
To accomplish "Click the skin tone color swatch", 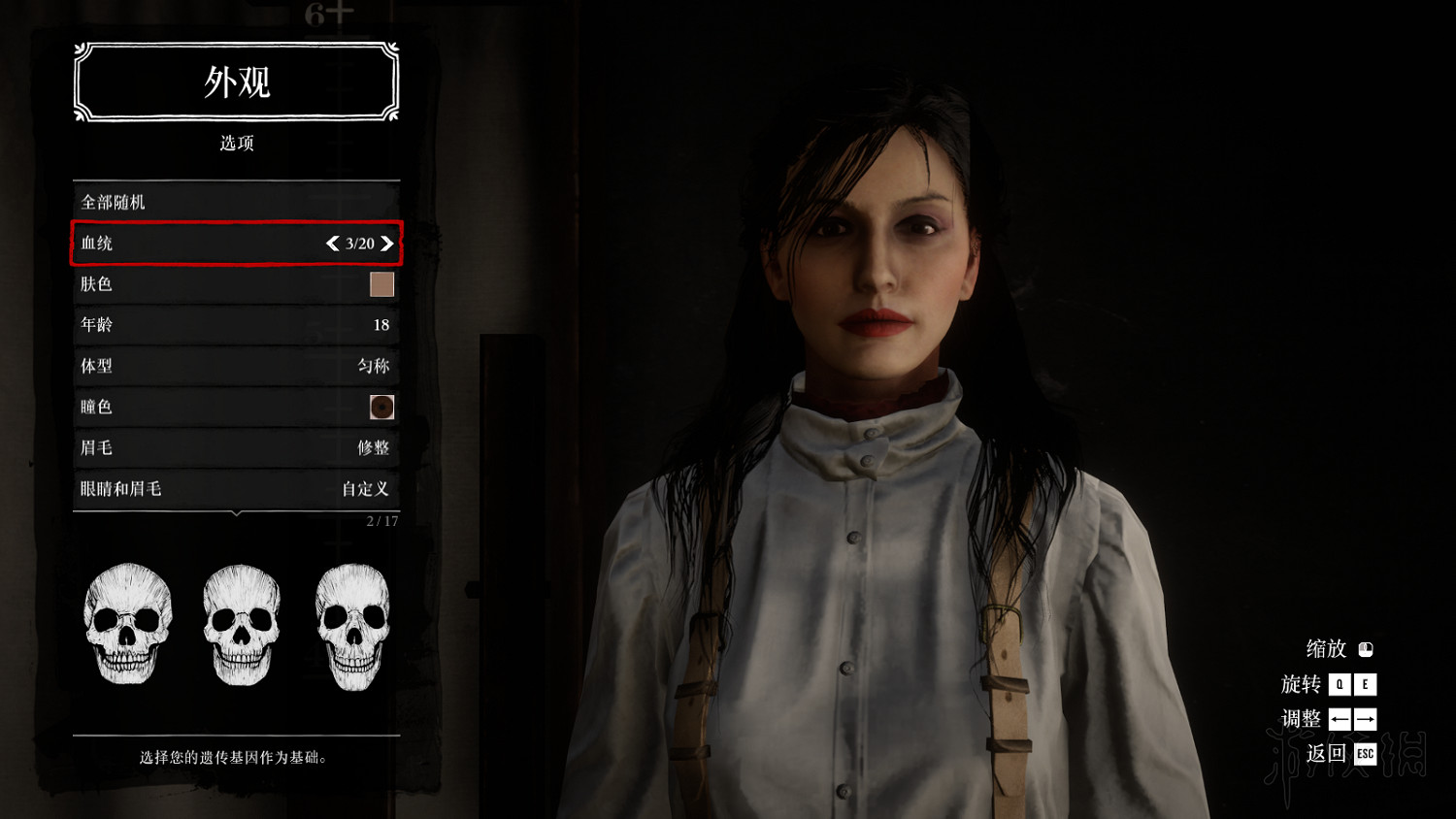I will [x=381, y=284].
